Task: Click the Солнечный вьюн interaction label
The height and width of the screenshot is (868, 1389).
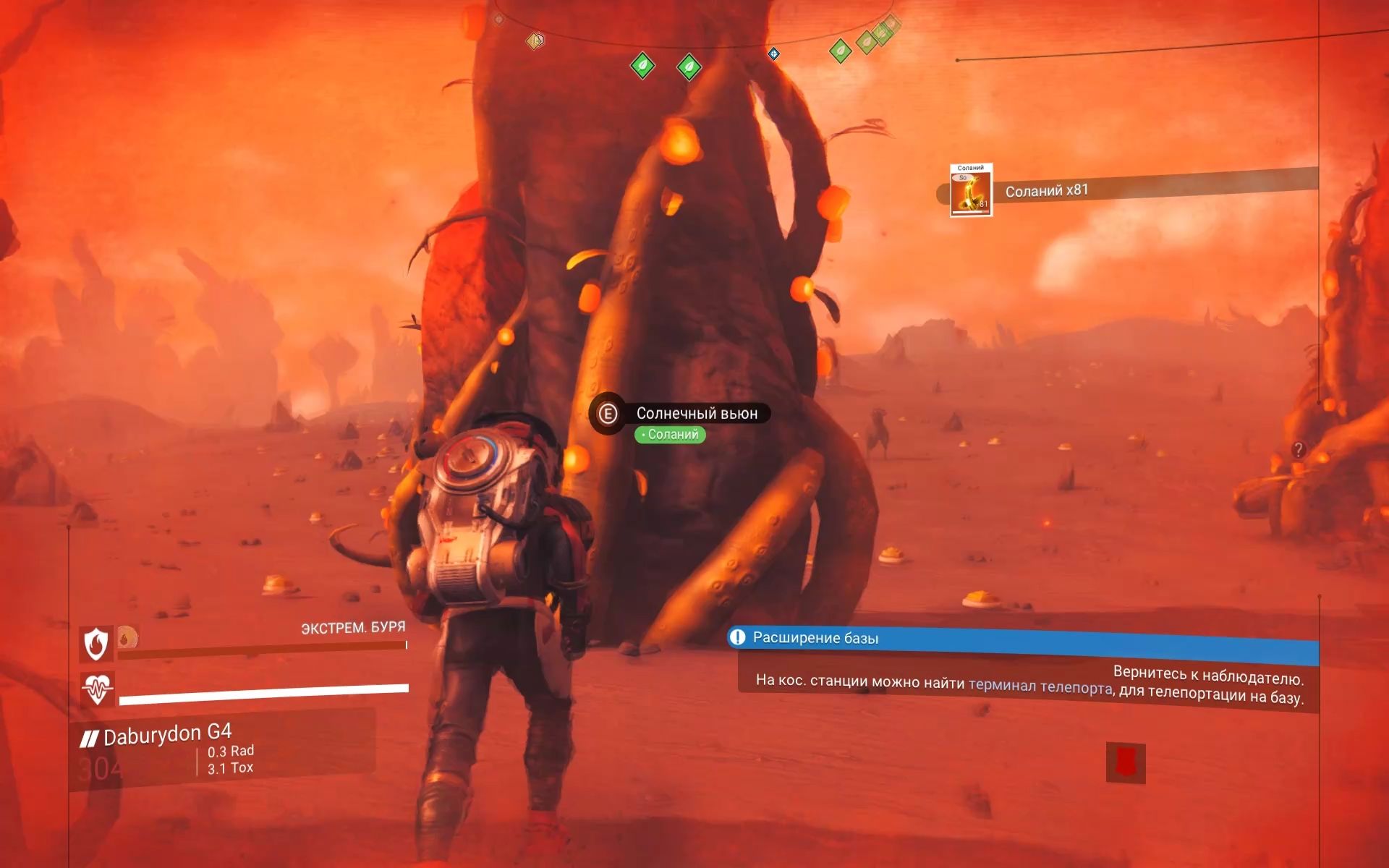Action: click(696, 413)
